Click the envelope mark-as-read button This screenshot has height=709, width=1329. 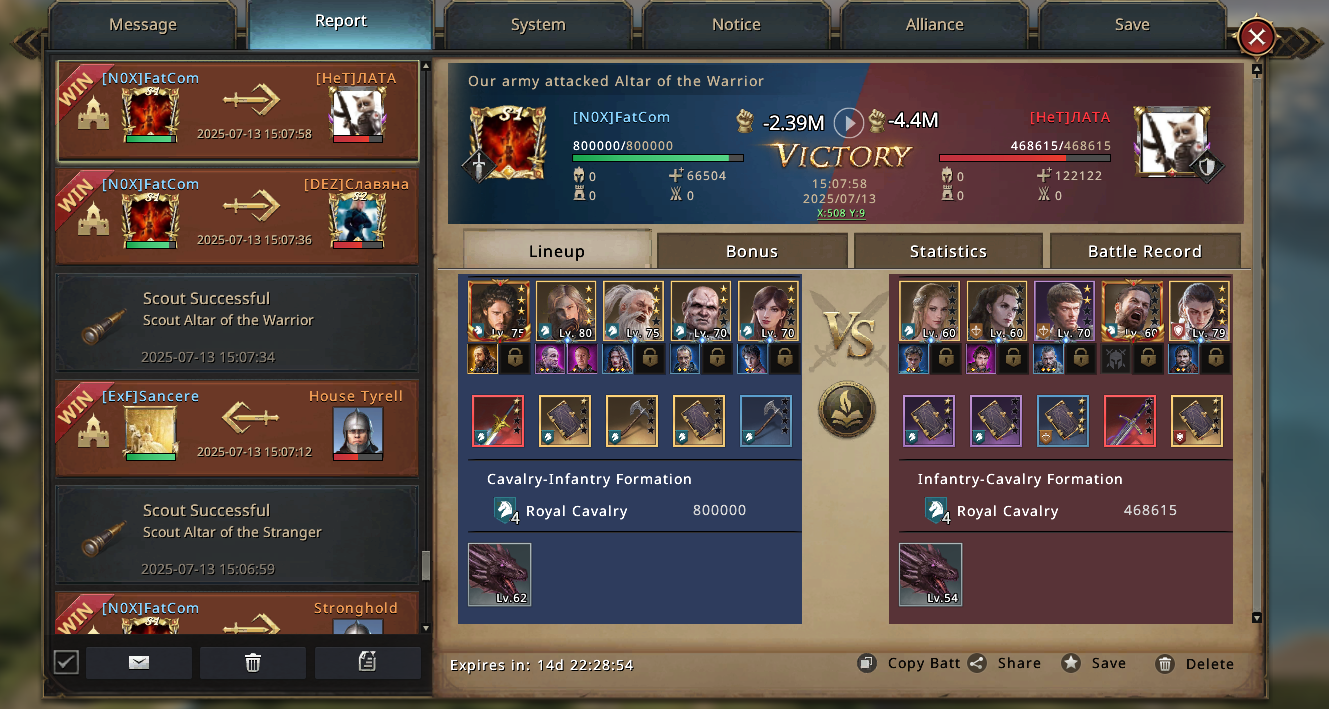139,662
